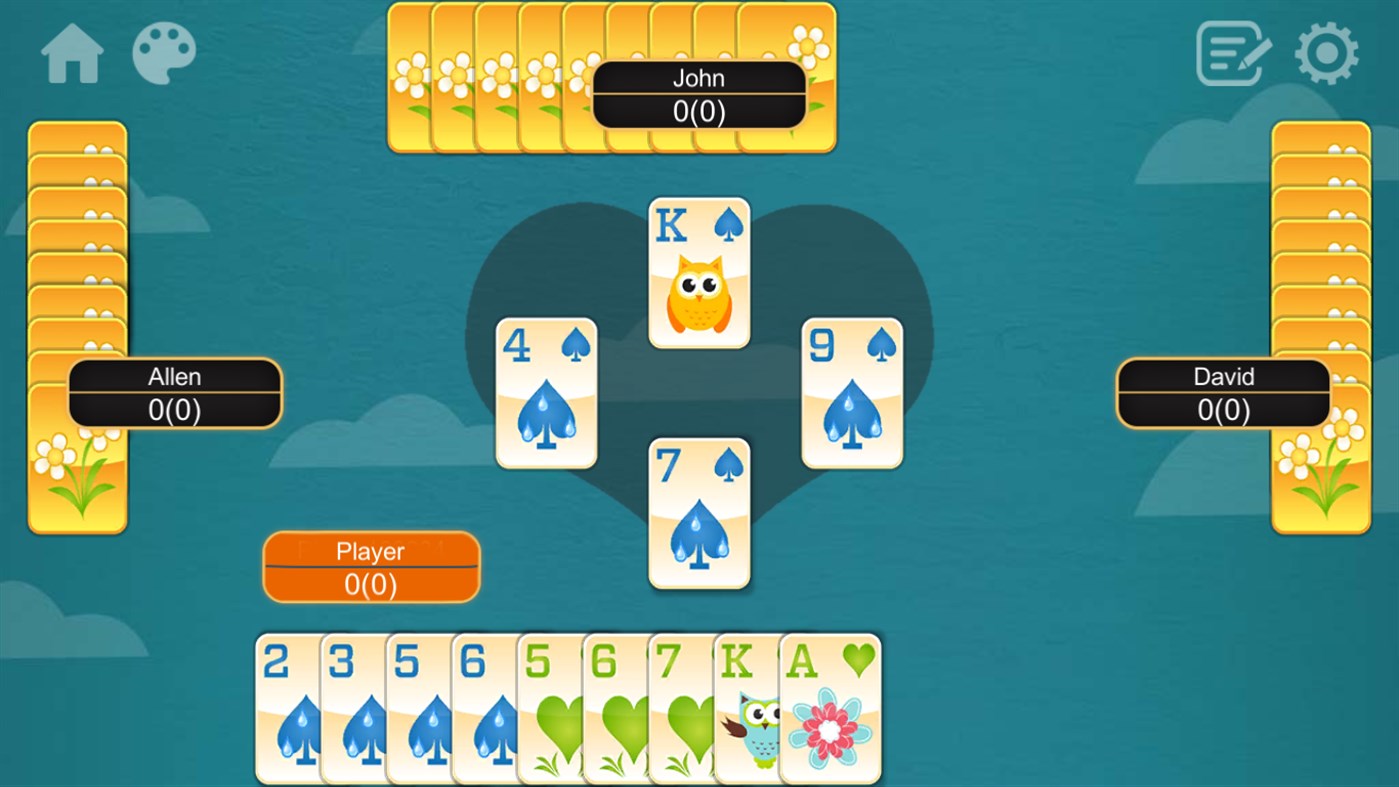Click the Home icon
Viewport: 1399px width, 787px height.
pyautogui.click(x=70, y=55)
